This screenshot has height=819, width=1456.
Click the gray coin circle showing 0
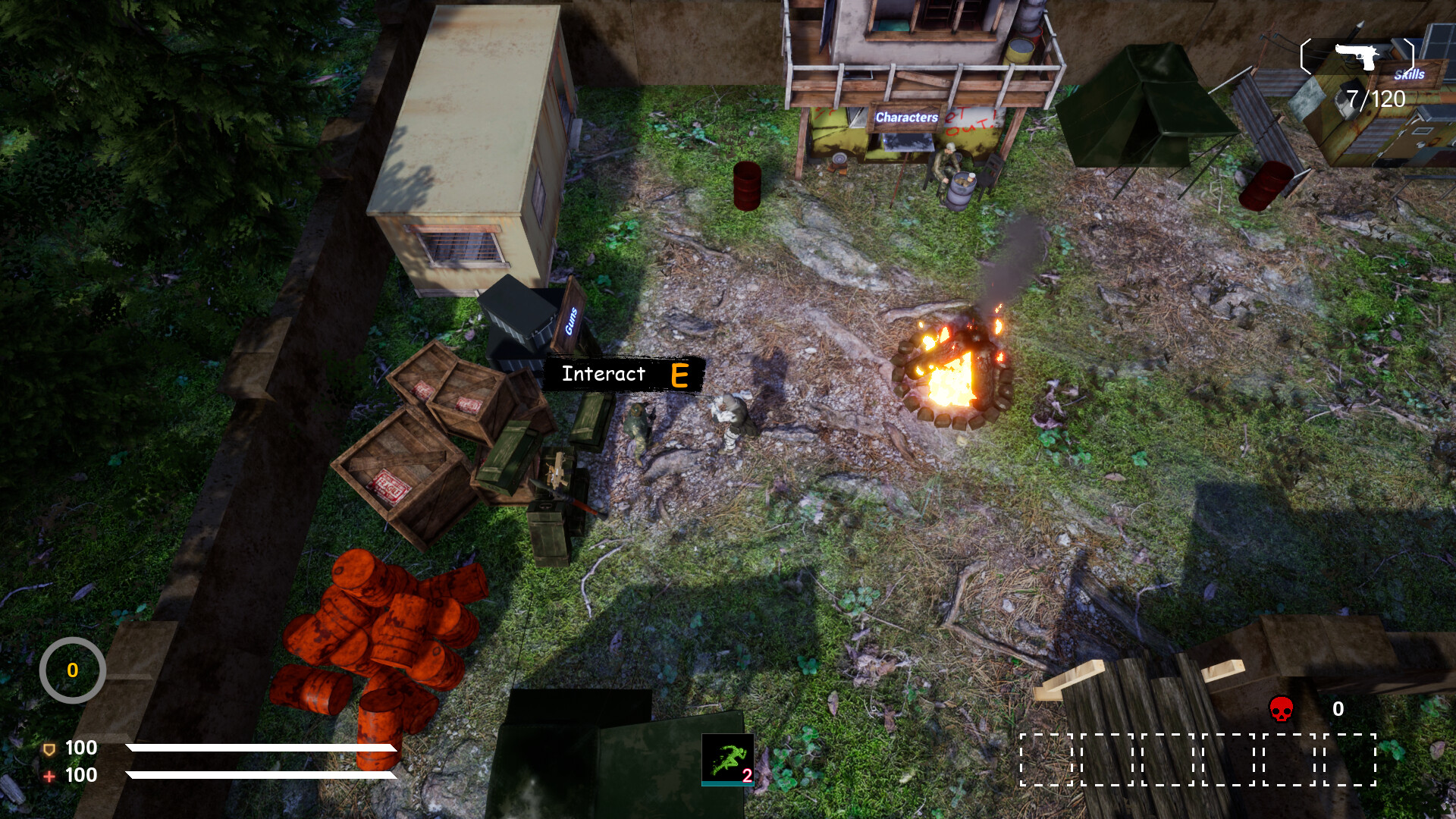pyautogui.click(x=72, y=670)
